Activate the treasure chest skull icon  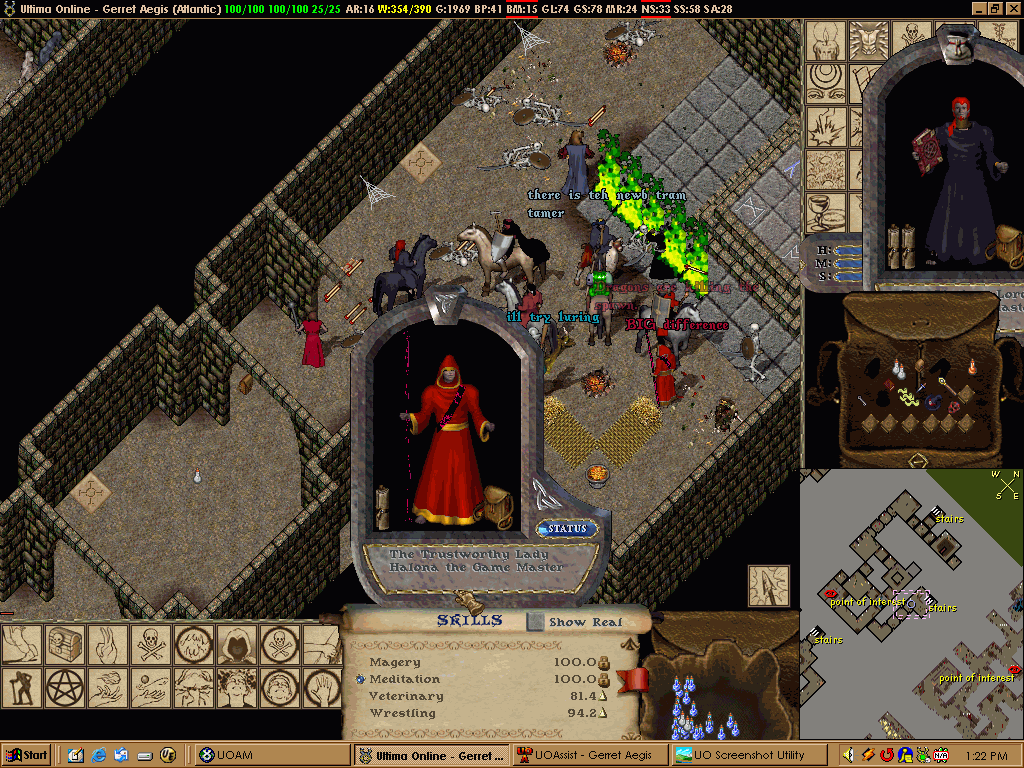tap(60, 644)
